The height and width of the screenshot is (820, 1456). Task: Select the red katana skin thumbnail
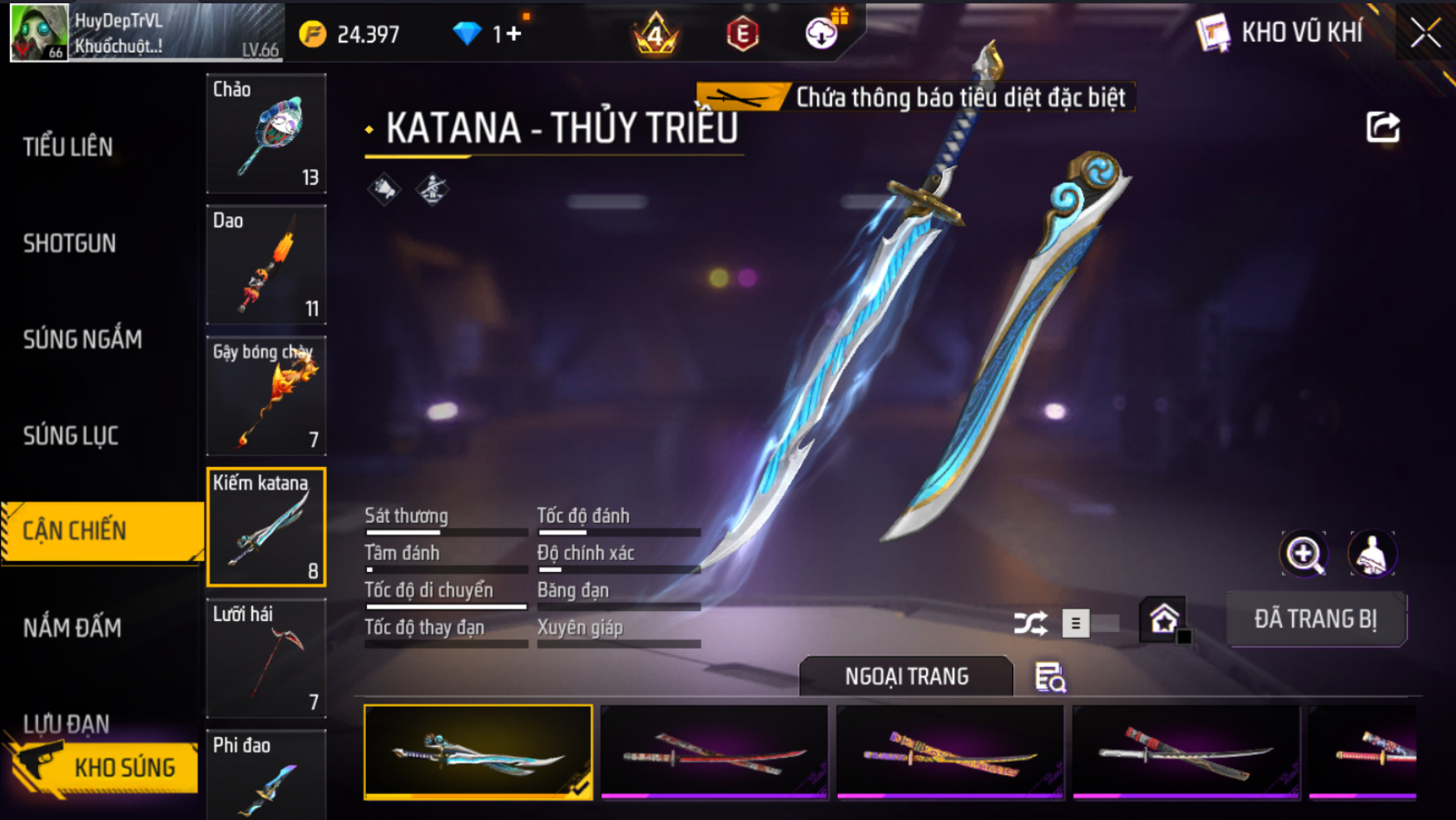[x=714, y=753]
